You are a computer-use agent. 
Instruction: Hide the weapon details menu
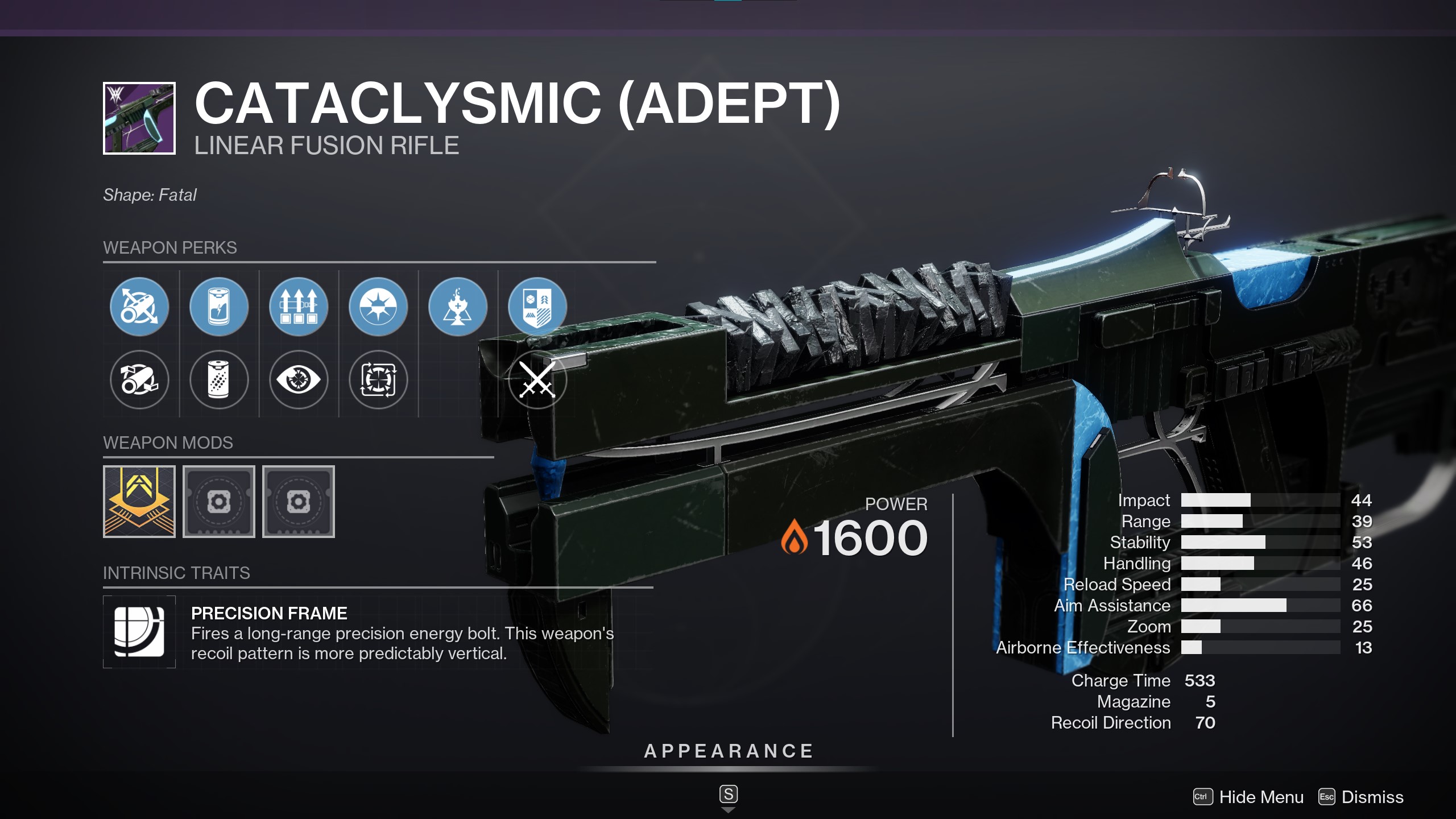1249,797
